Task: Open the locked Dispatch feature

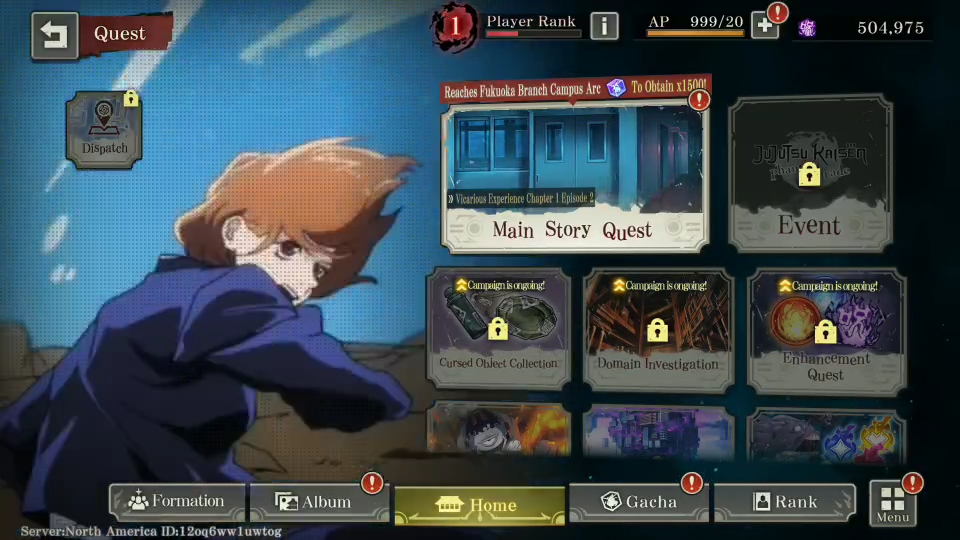Action: [104, 128]
